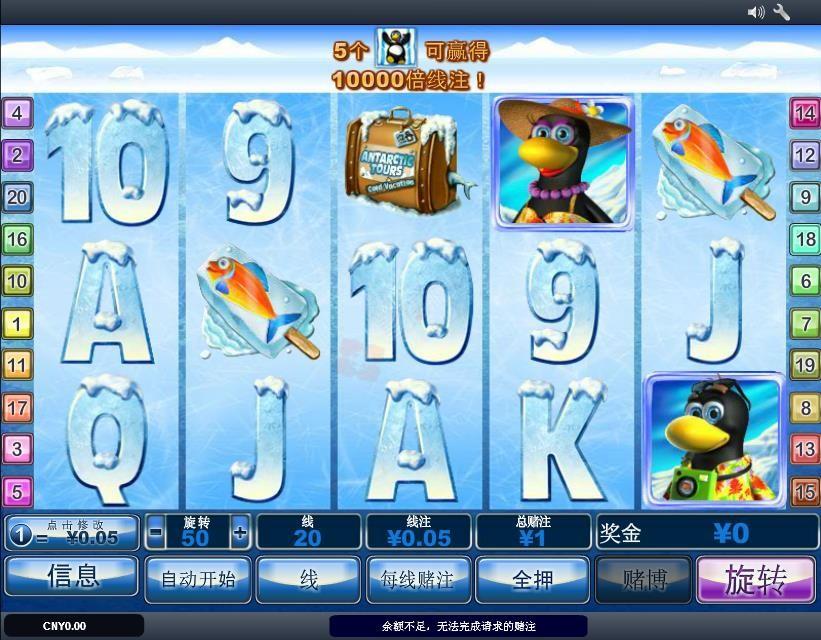Open the wrench settings icon
Viewport: 821px width, 640px height.
[x=782, y=12]
